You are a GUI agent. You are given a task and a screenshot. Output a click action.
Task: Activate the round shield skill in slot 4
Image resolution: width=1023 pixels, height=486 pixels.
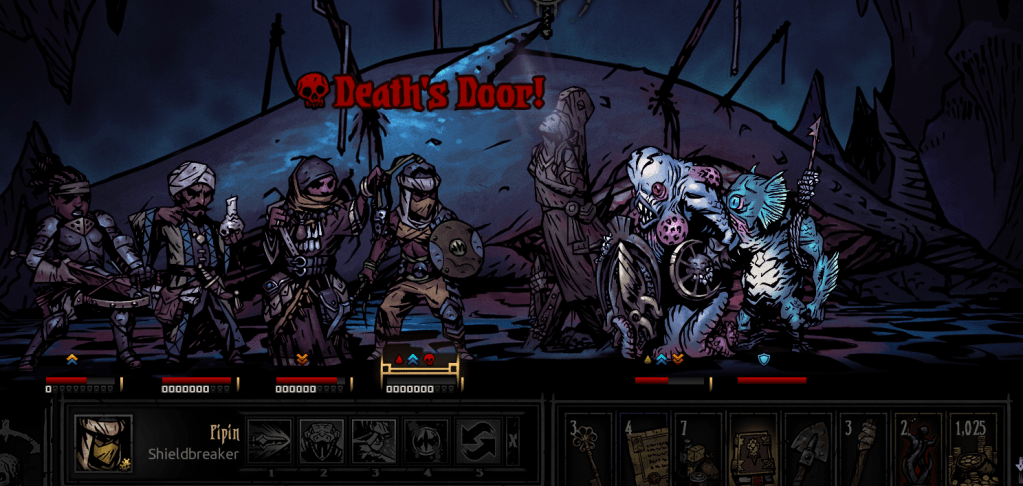(426, 441)
